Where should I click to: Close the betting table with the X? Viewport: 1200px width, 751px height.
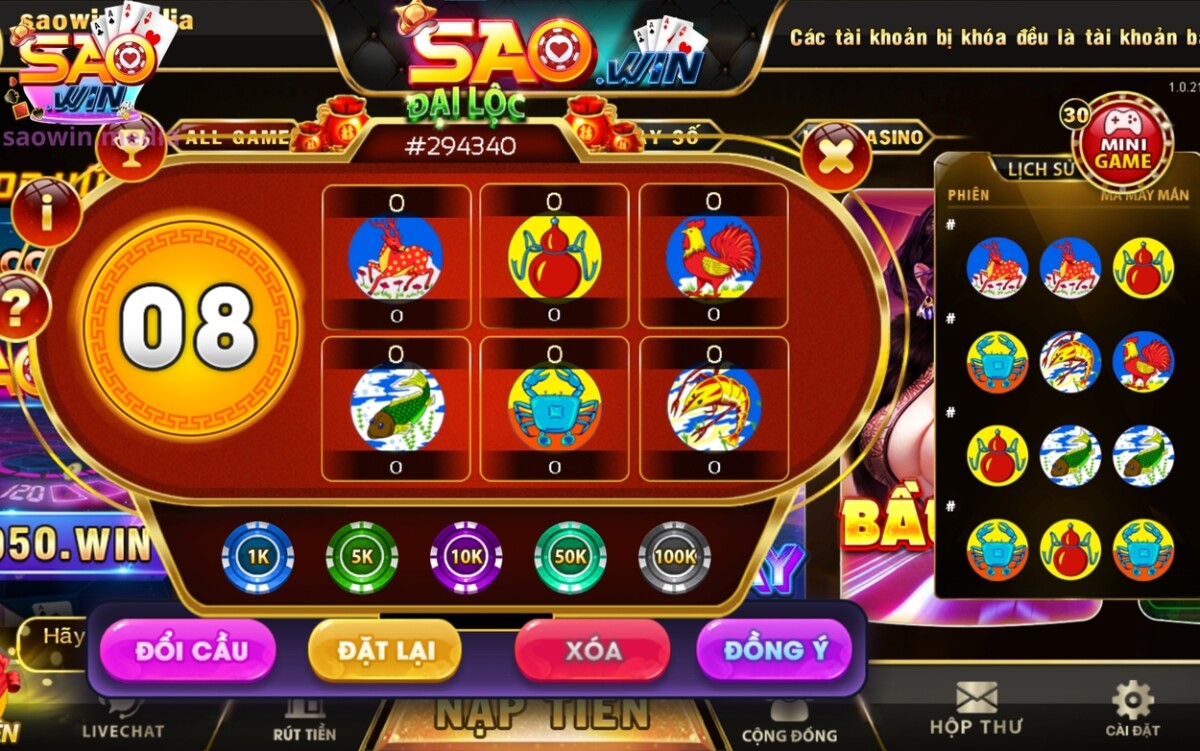click(835, 155)
